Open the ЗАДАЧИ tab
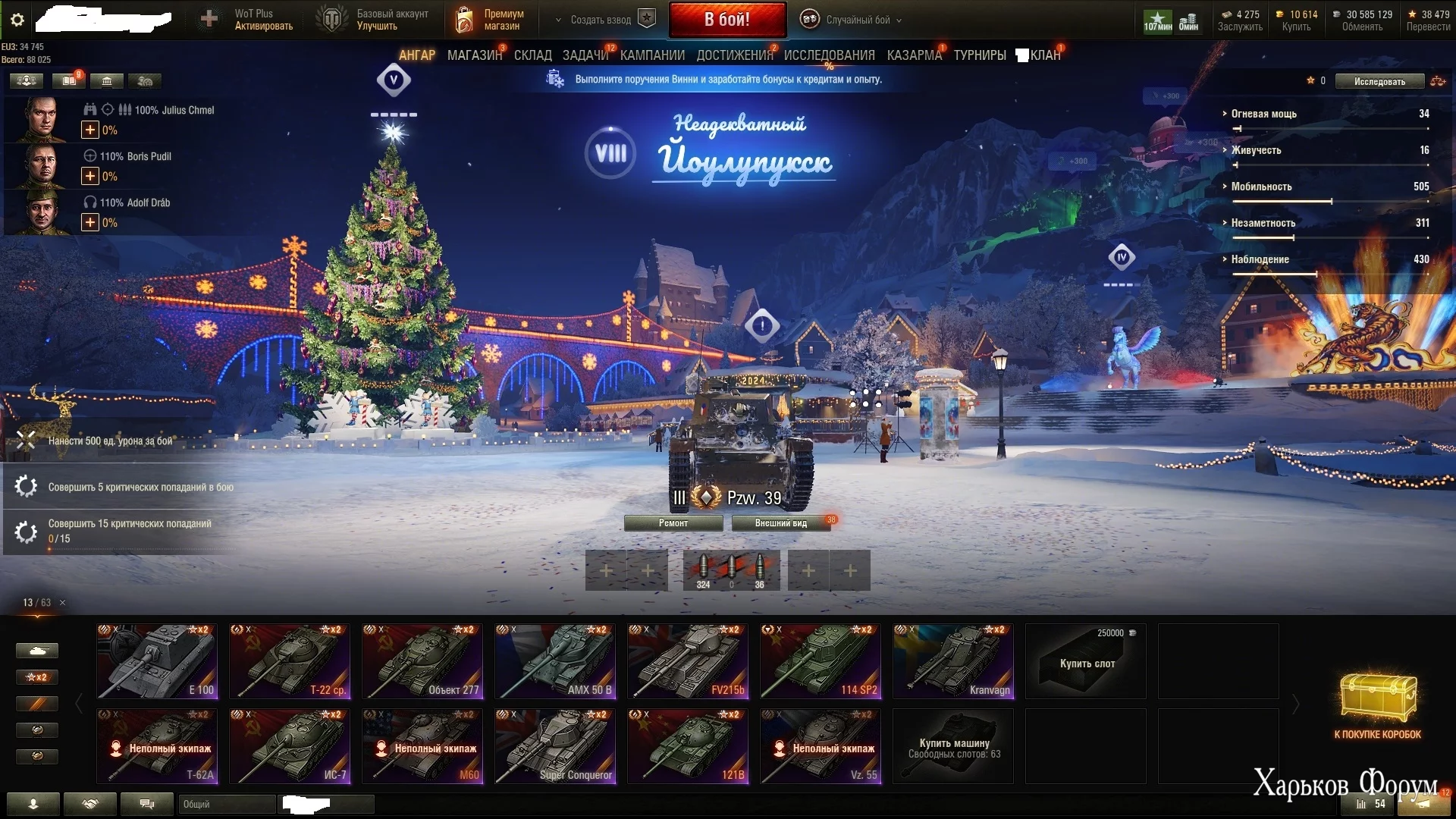Image resolution: width=1456 pixels, height=819 pixels. click(x=585, y=55)
